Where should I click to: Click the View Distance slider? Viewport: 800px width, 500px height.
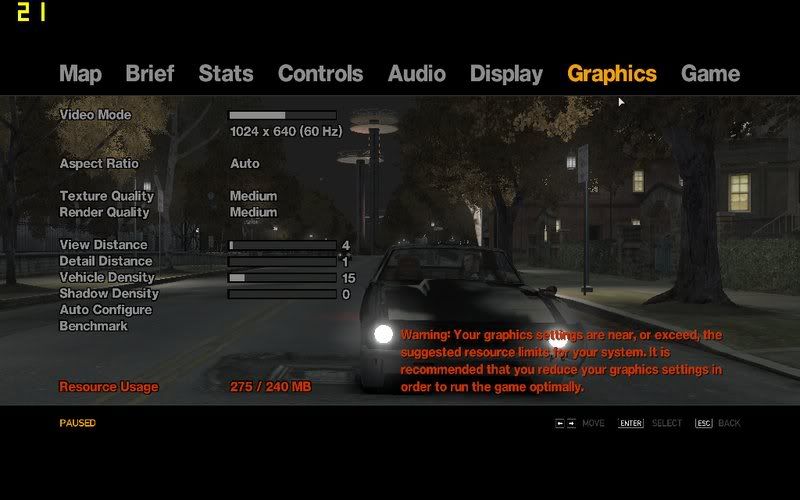pos(282,245)
